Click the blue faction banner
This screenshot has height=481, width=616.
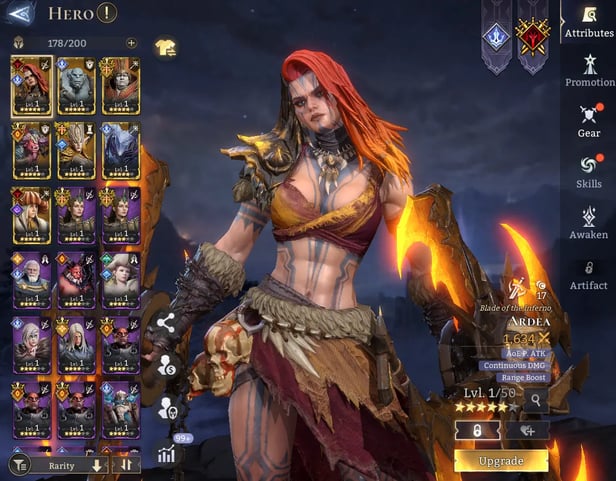tap(497, 35)
